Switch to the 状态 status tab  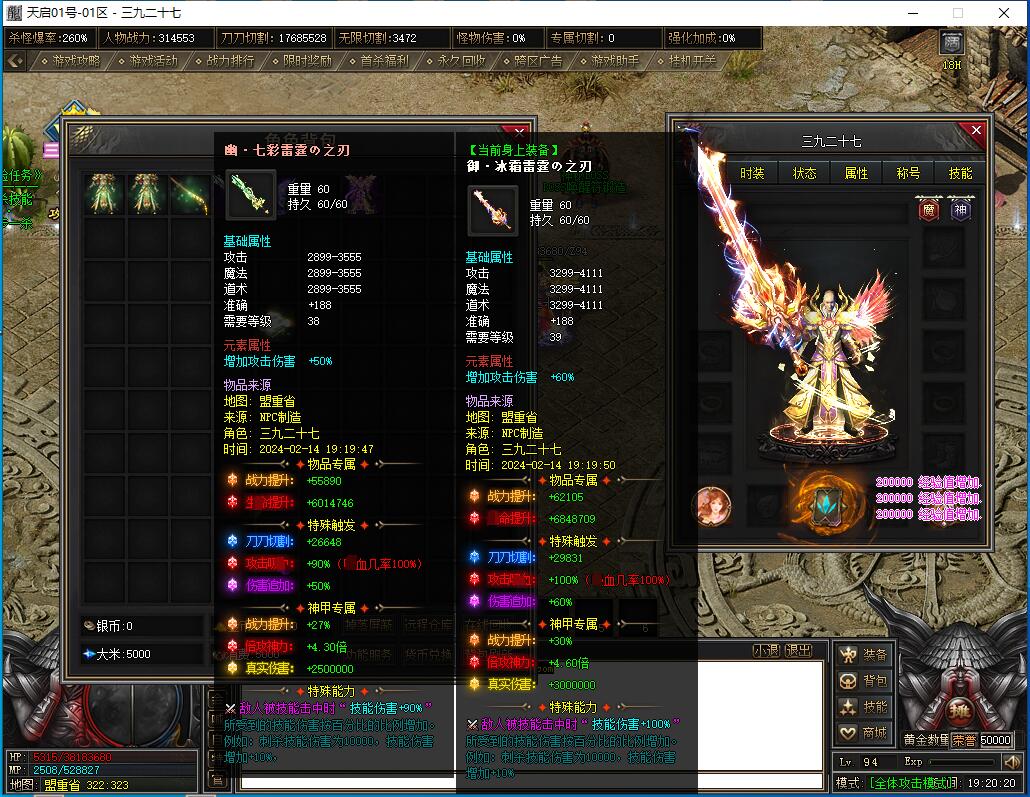804,173
